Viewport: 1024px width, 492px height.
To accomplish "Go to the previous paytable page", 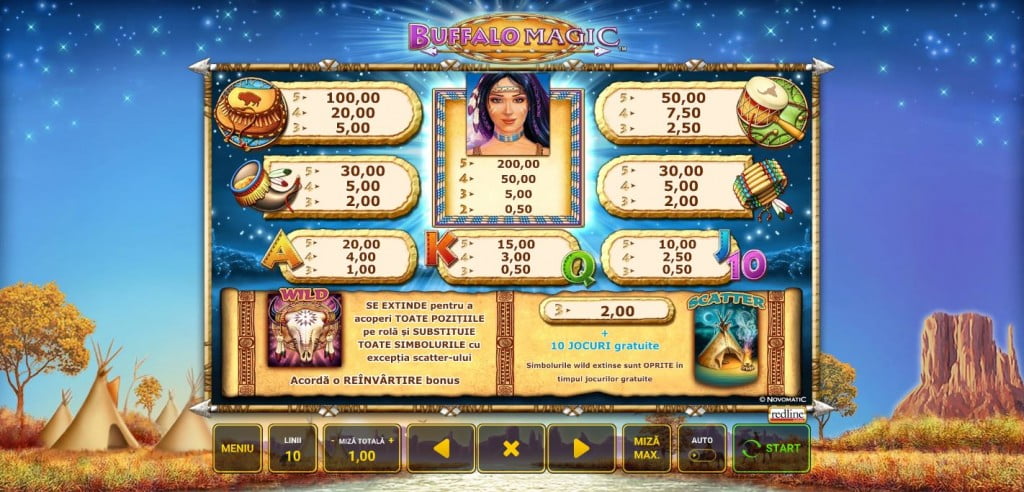I will (x=440, y=448).
